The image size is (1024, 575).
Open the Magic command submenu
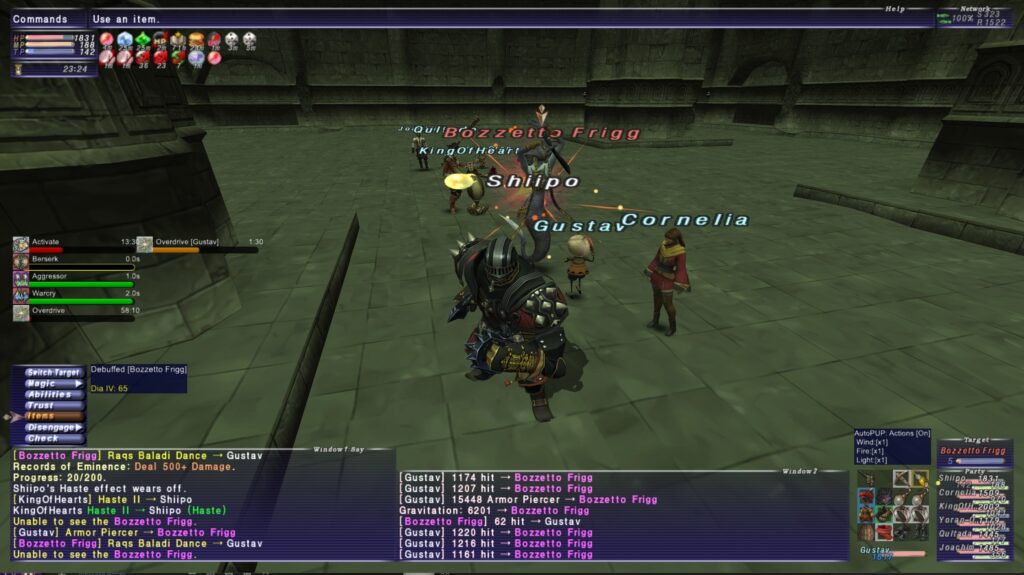(x=53, y=383)
